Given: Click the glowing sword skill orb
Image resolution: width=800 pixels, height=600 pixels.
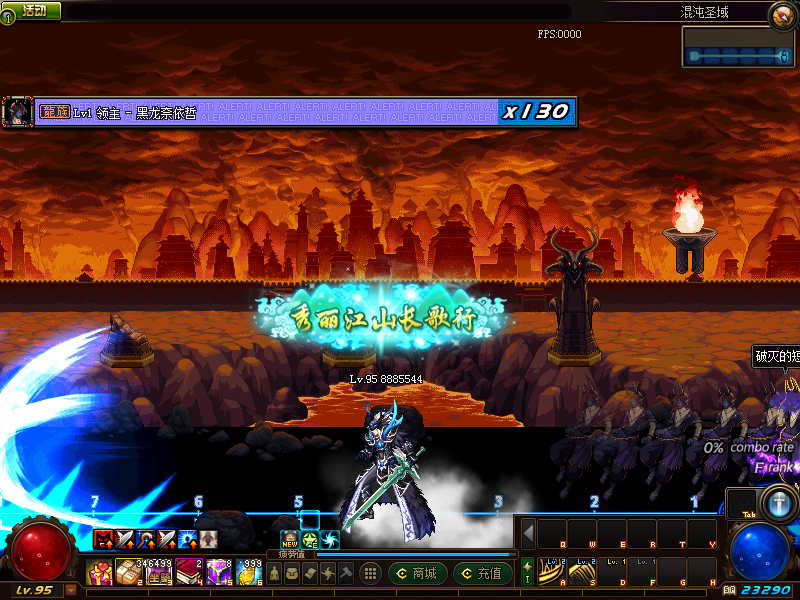Looking at the screenshot, I should point(776,502).
